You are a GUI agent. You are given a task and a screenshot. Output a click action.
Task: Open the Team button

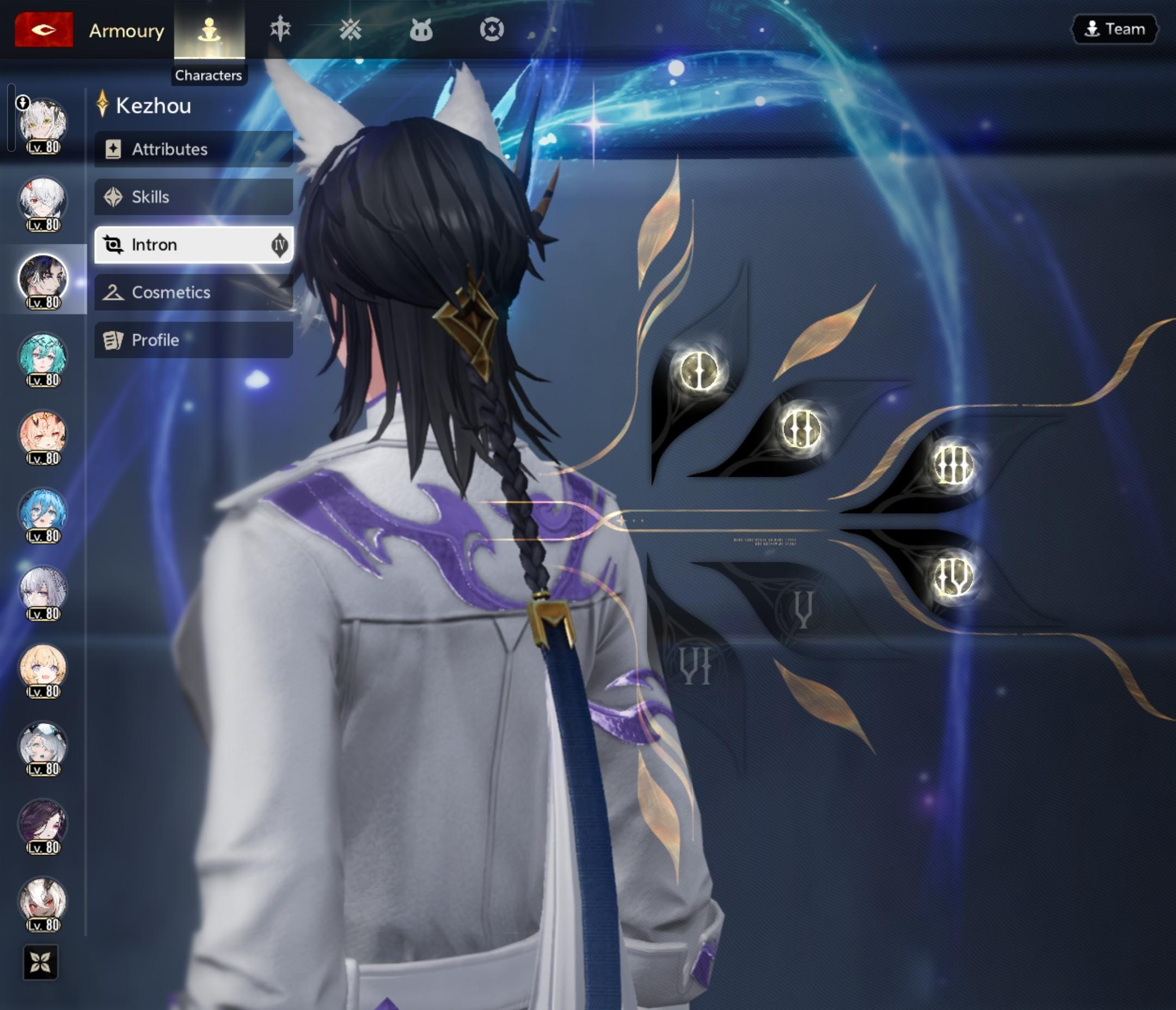[x=1114, y=29]
